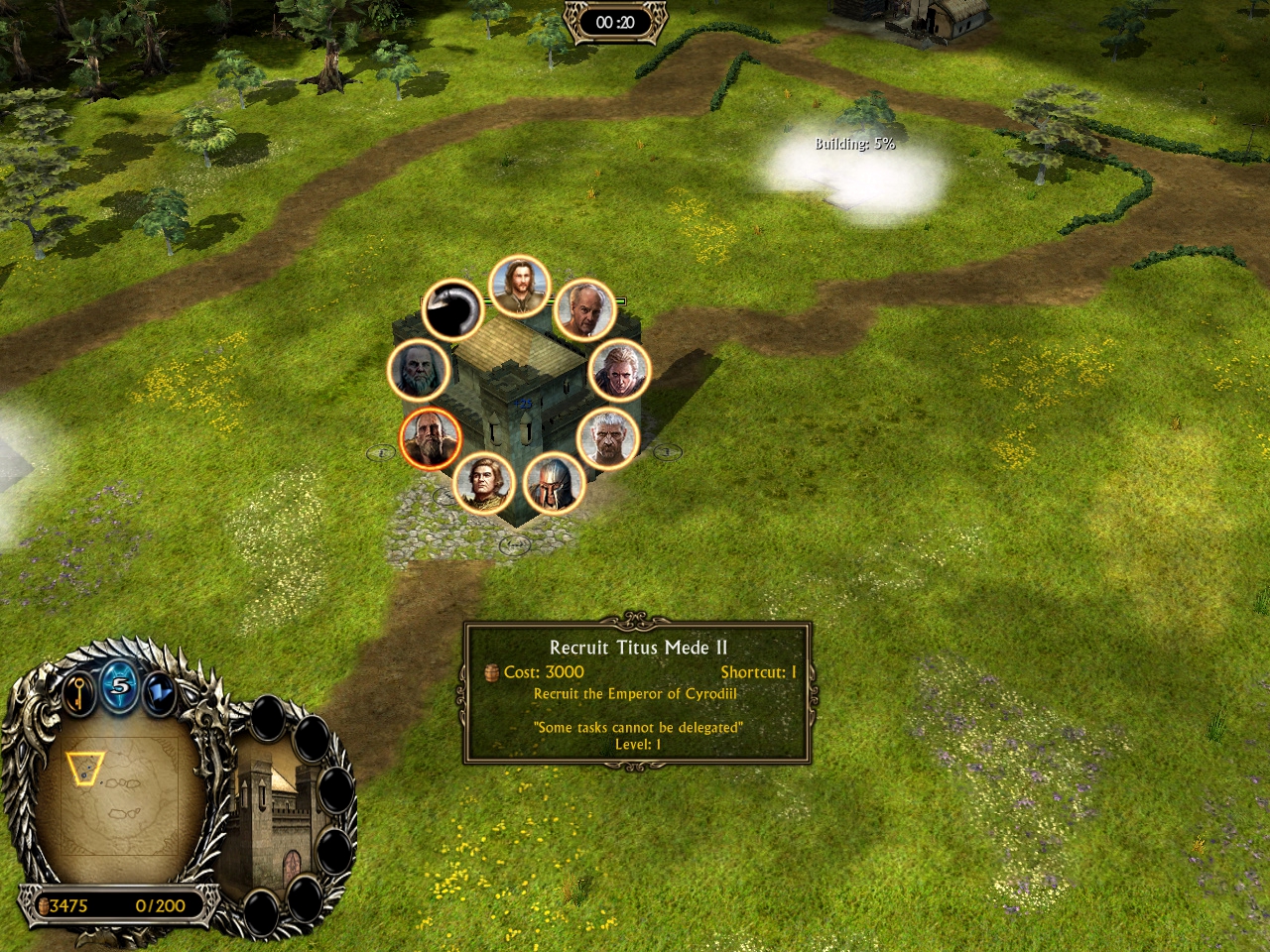Choose the bald elderly man hero portrait
The height and width of the screenshot is (952, 1270).
pyautogui.click(x=584, y=309)
